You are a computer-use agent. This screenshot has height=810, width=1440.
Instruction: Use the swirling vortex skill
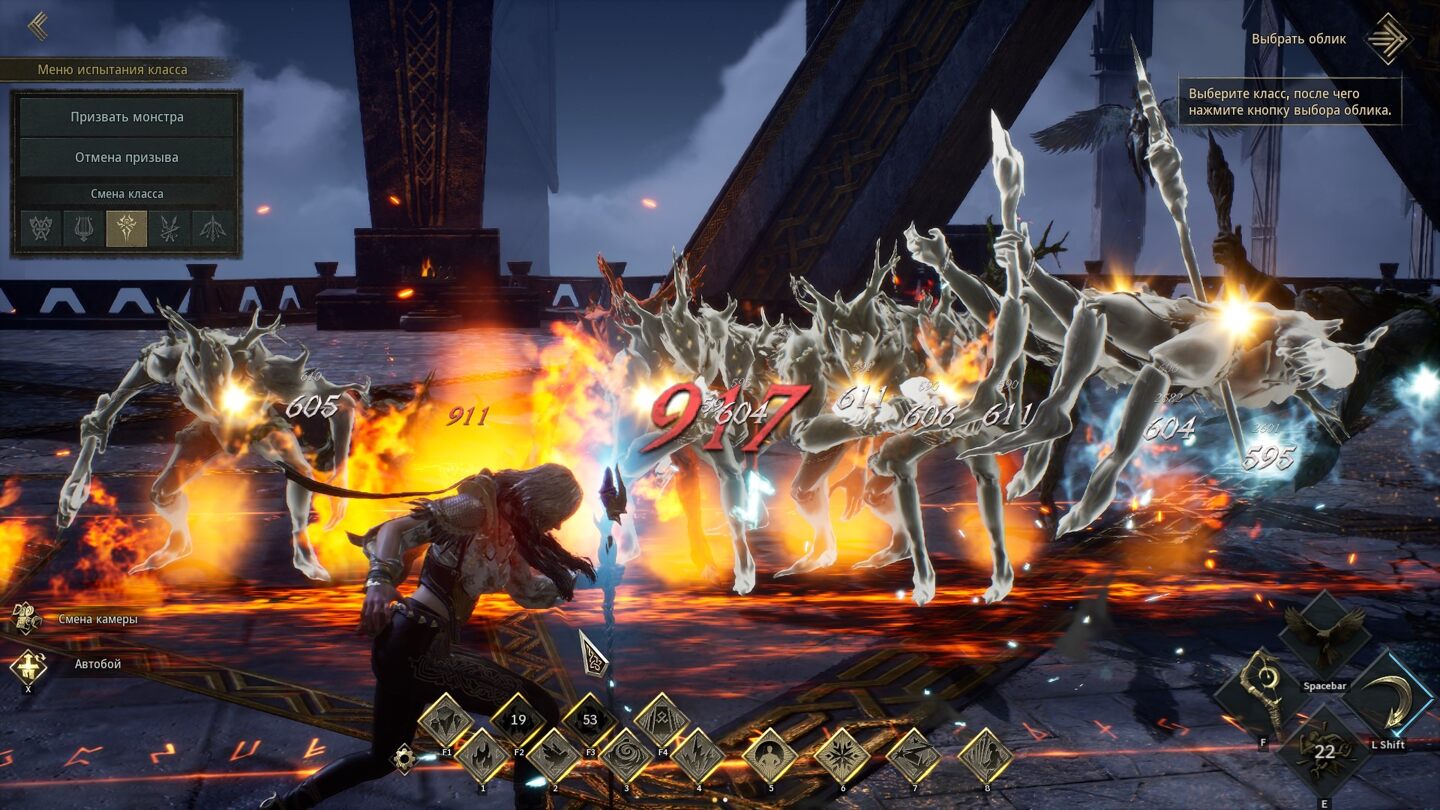point(626,756)
